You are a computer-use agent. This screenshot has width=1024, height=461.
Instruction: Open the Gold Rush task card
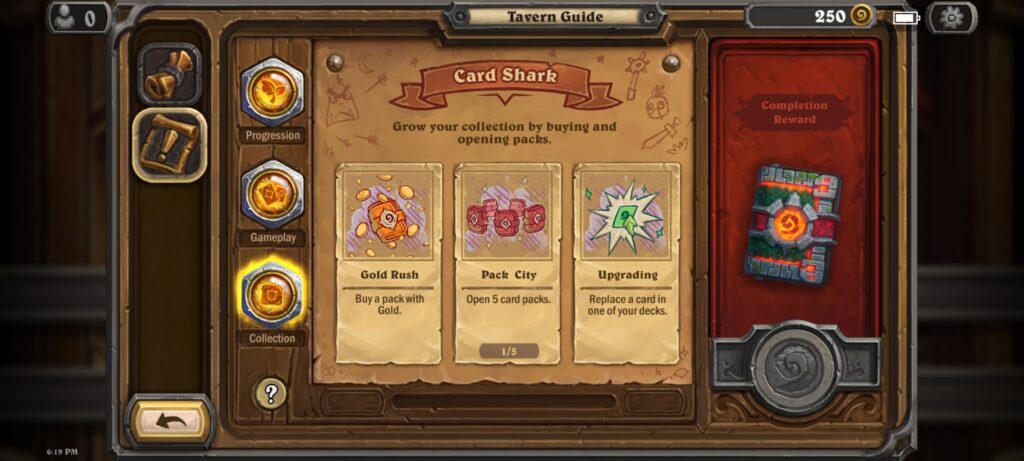tap(388, 262)
